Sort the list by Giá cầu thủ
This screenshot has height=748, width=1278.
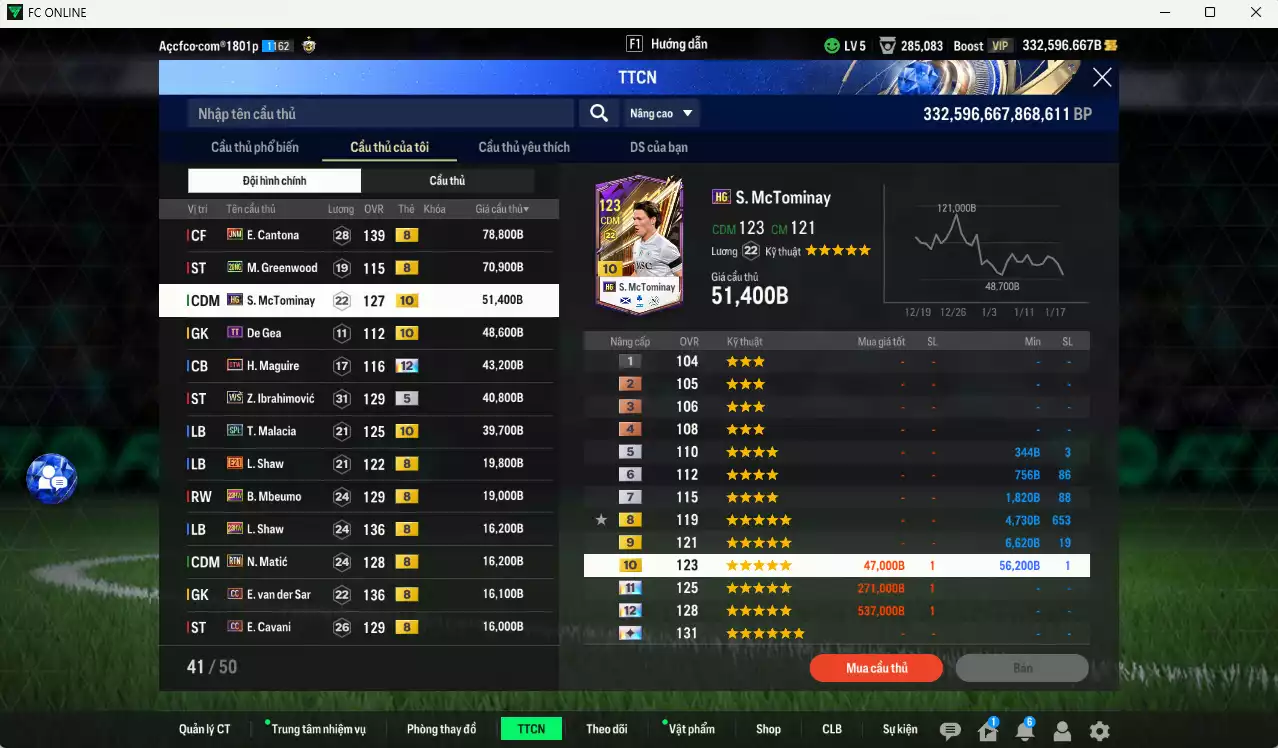point(502,209)
